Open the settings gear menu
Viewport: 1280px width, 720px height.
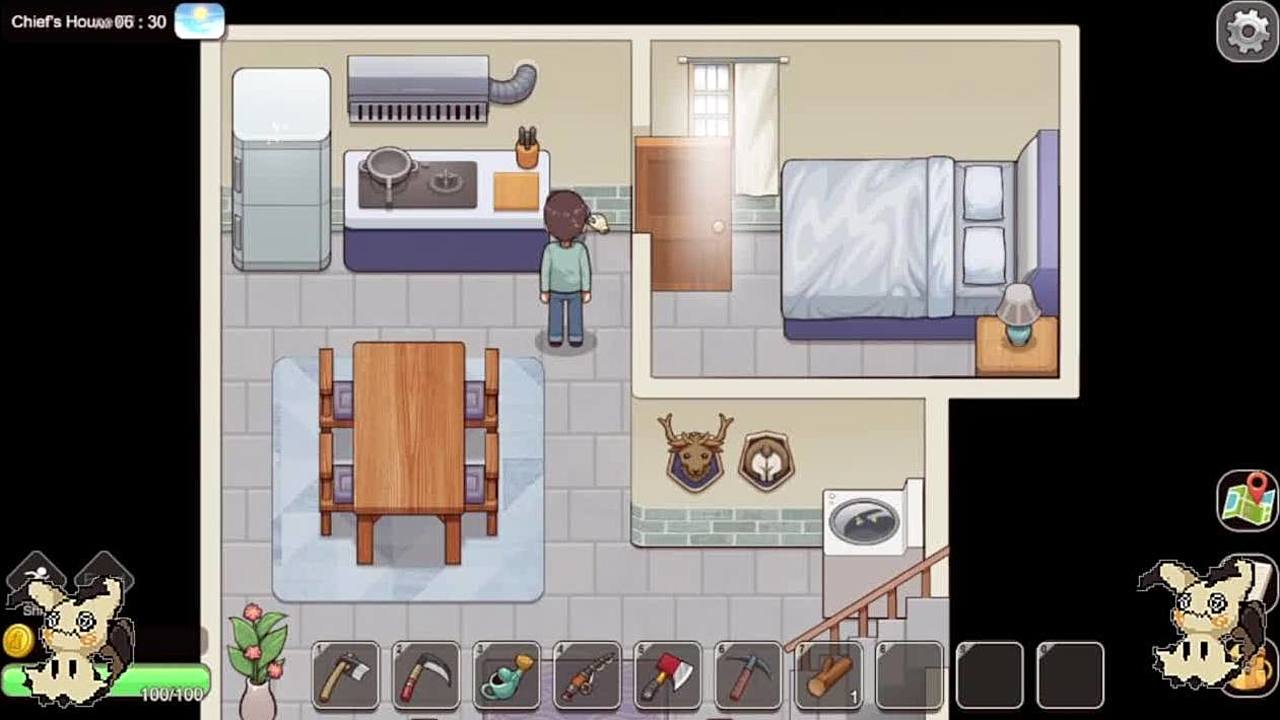(1247, 31)
